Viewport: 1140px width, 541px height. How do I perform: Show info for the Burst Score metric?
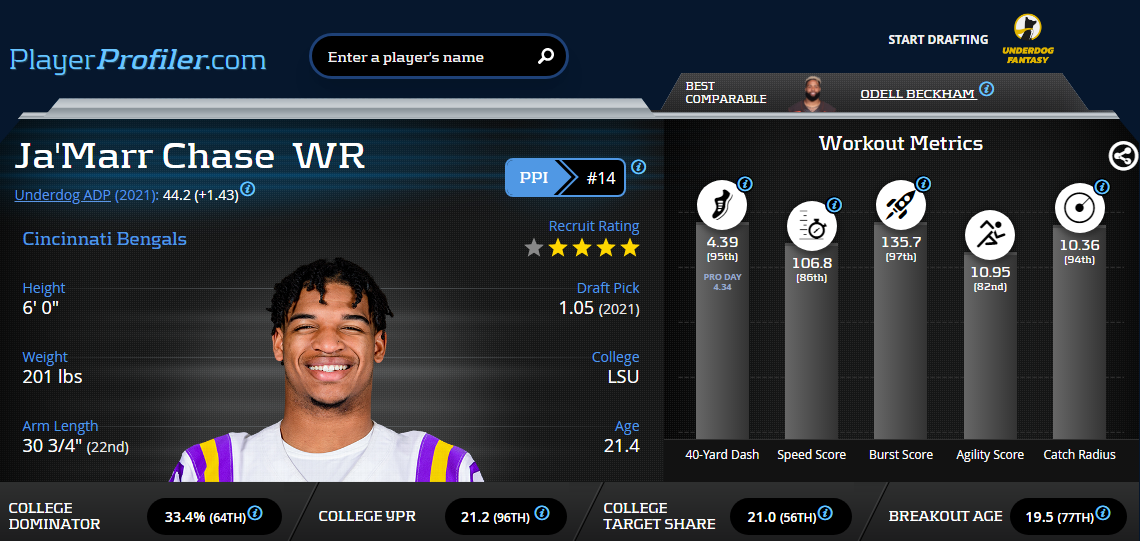click(923, 184)
